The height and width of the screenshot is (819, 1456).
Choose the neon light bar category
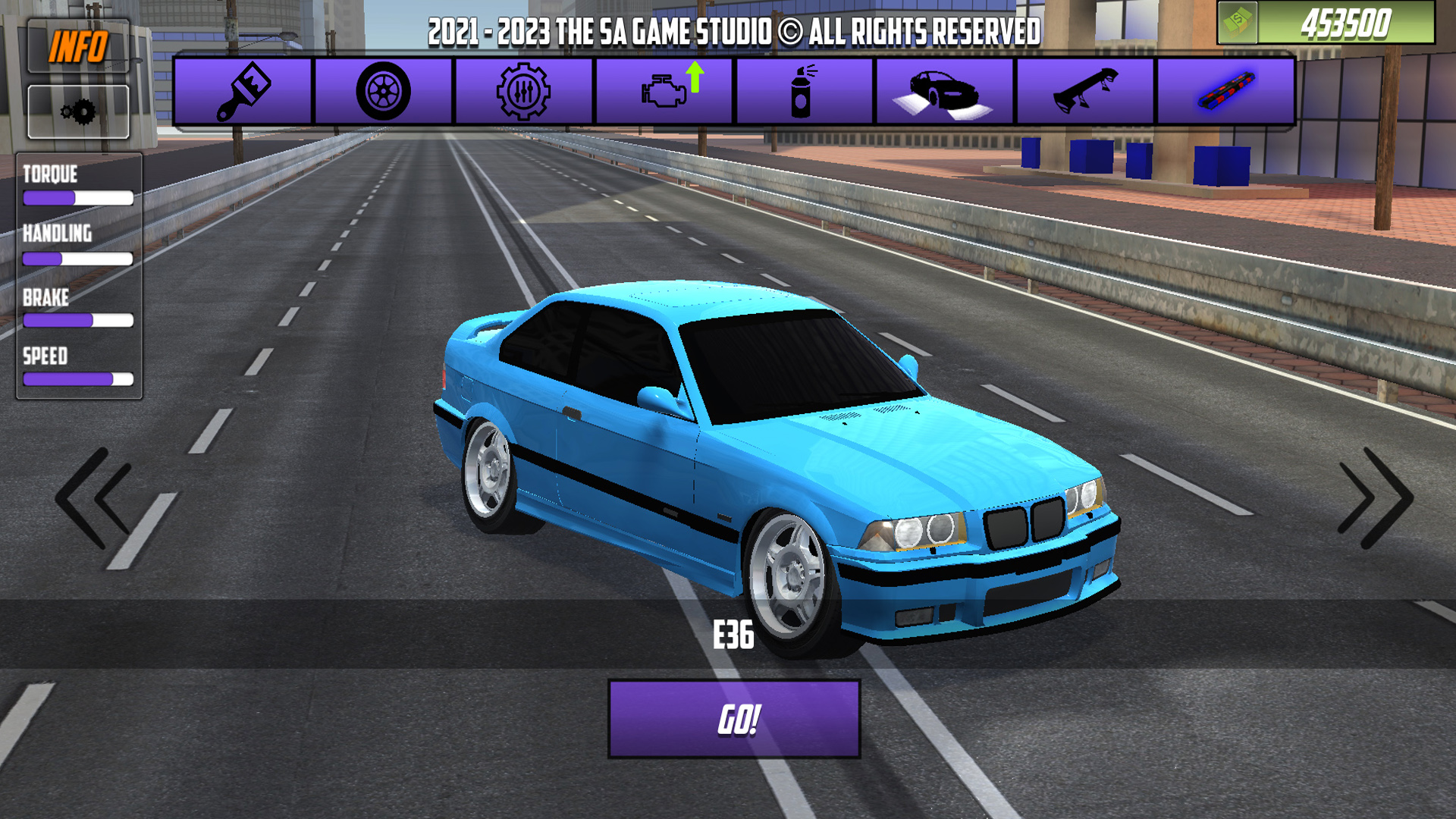pyautogui.click(x=1225, y=92)
